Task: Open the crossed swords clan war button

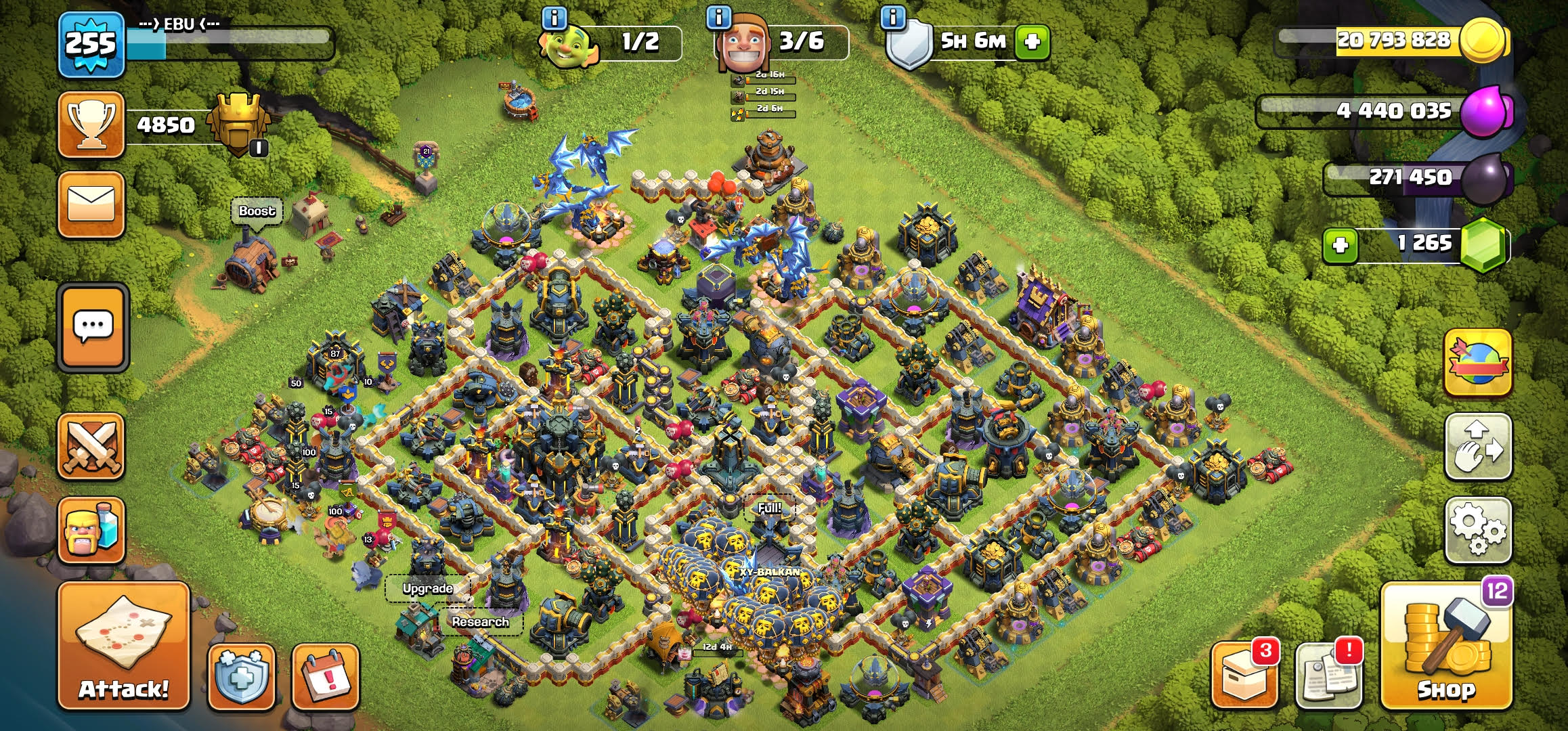Action: coord(91,446)
